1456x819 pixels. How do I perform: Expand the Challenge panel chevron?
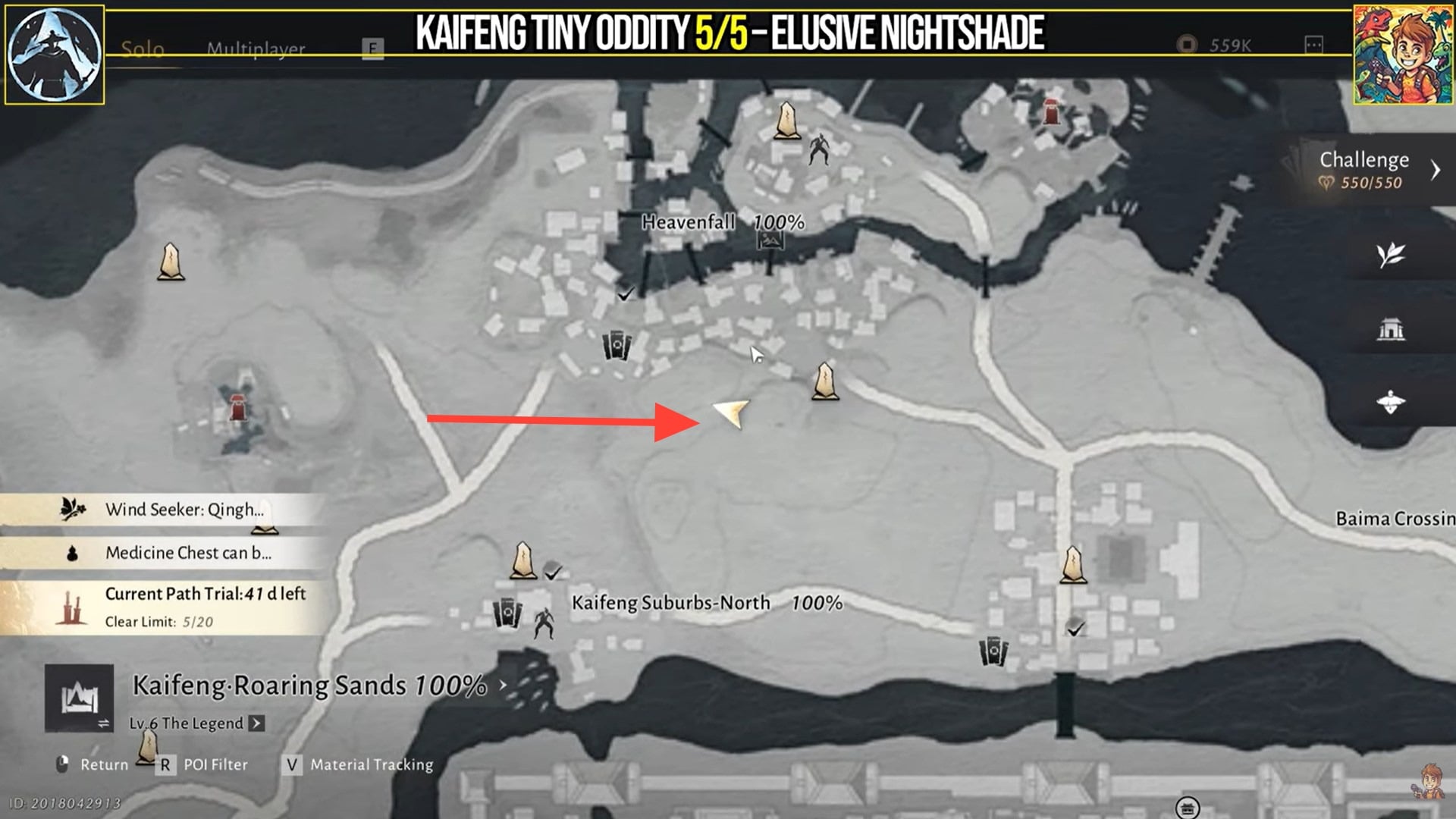coord(1436,170)
